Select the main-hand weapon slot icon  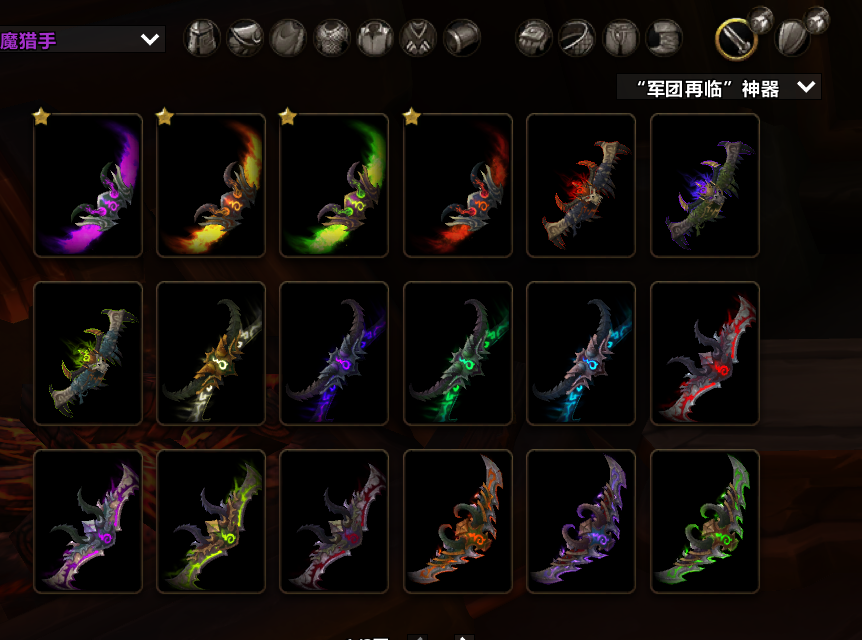[x=736, y=38]
